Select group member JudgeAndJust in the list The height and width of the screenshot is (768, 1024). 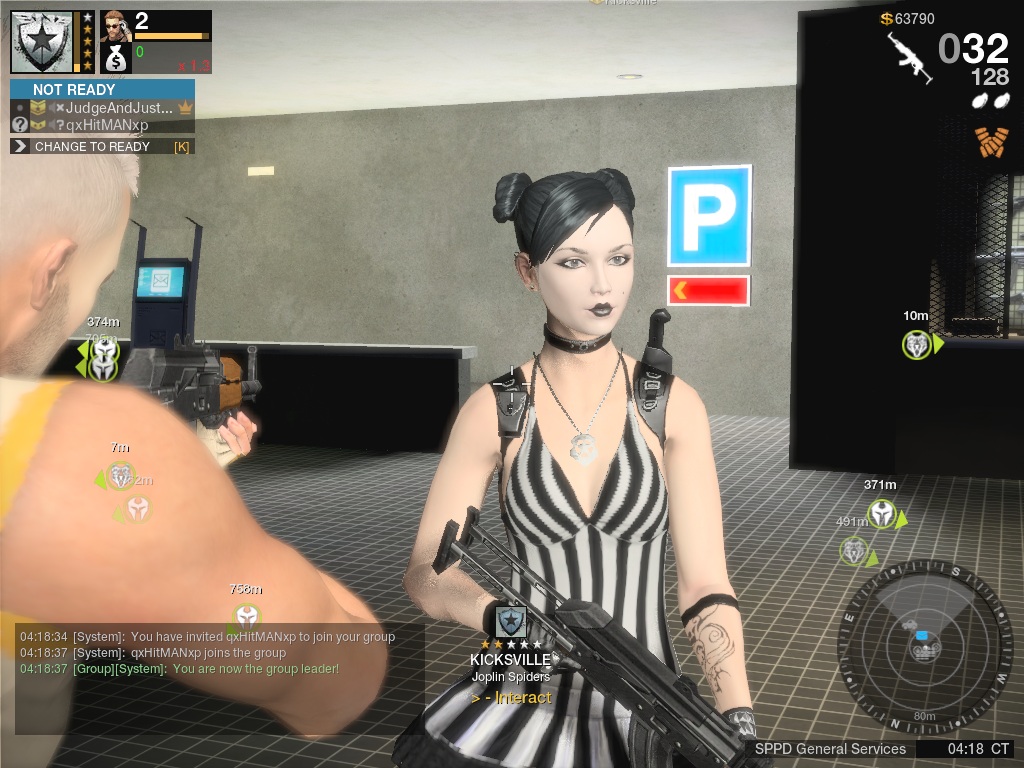click(x=110, y=108)
